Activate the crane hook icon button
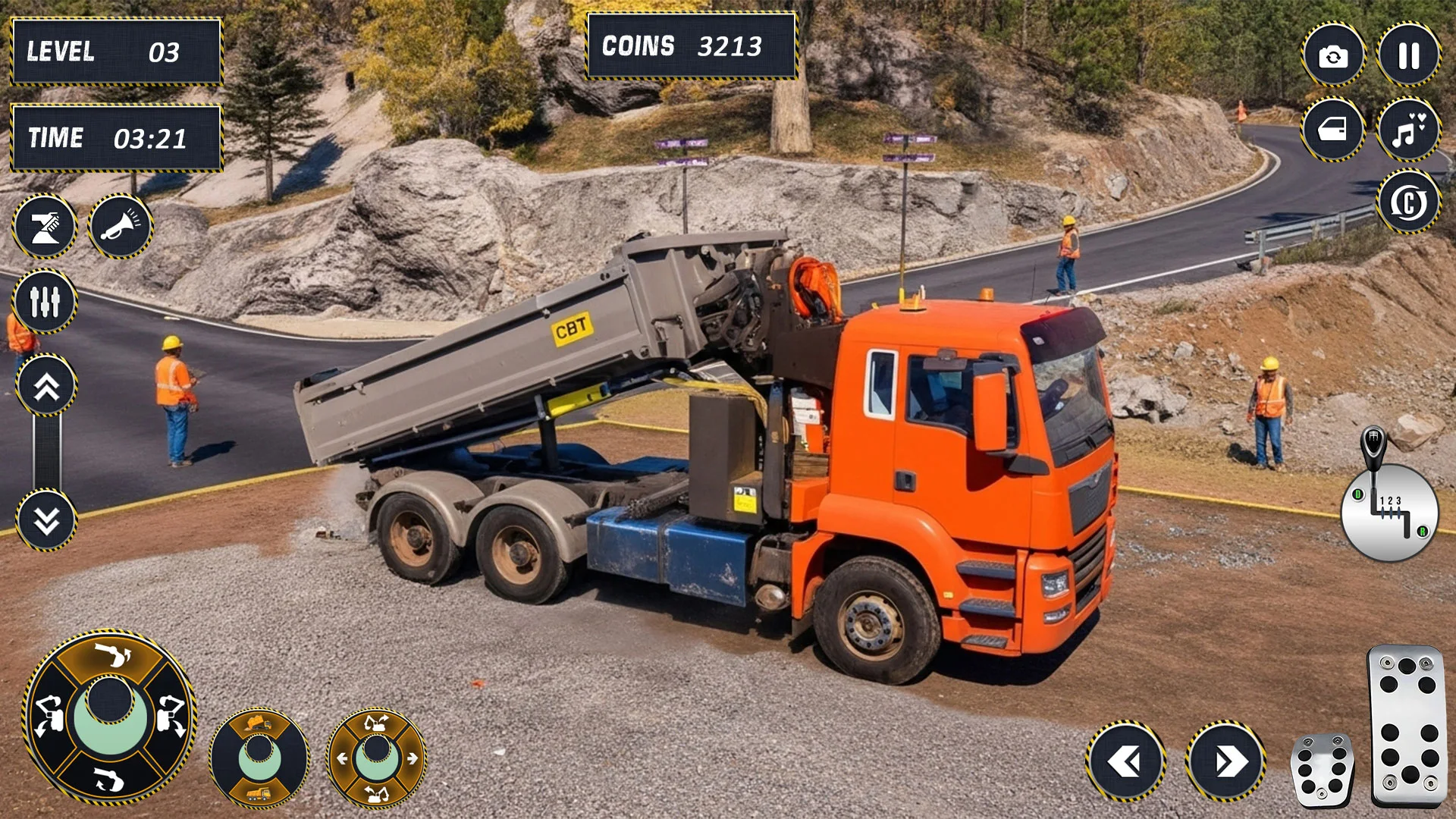Screen dimensions: 1456x819 [x=45, y=226]
